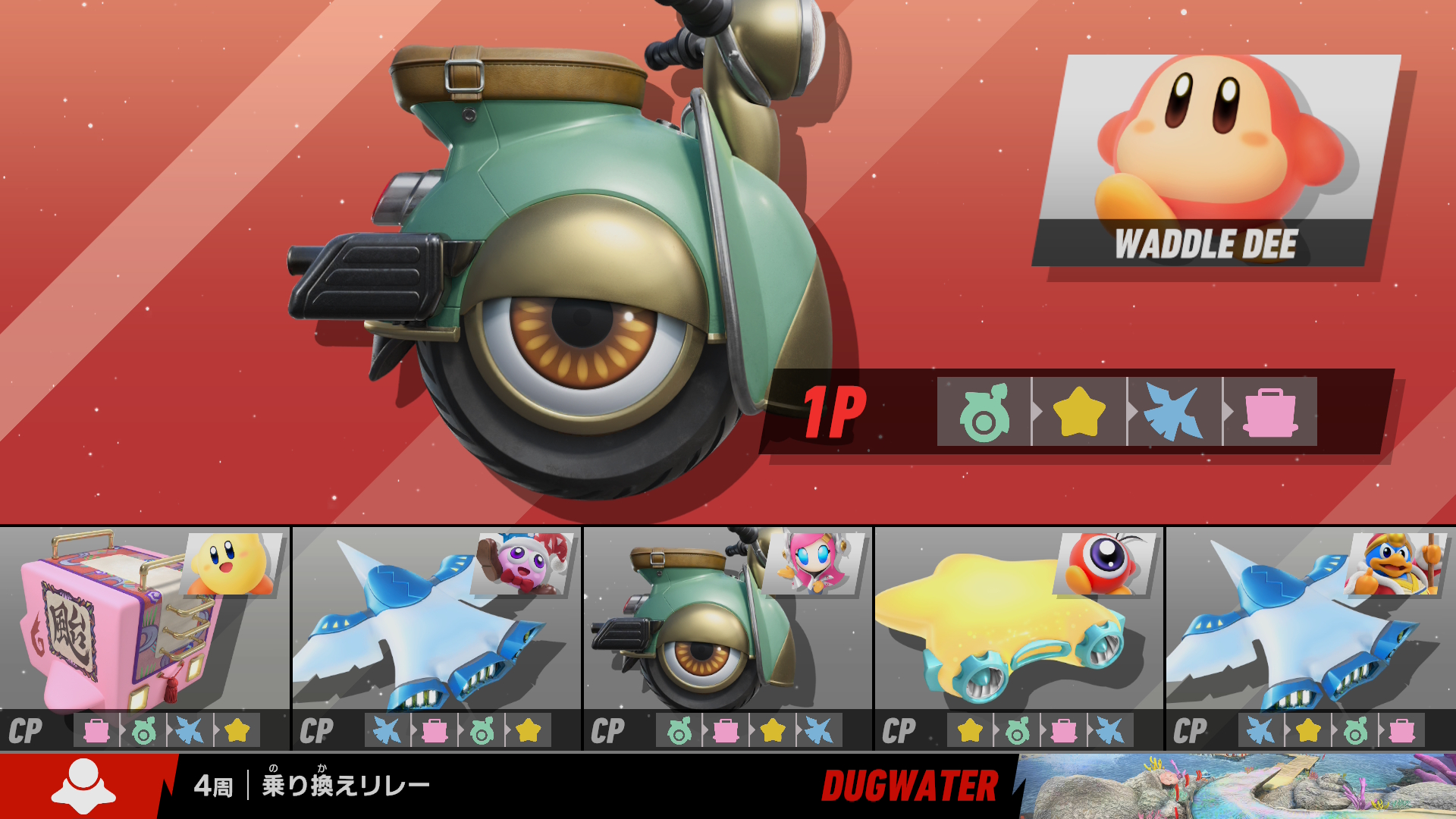The image size is (1456, 819).
Task: Select the blue jet icon in 1P's row
Action: point(1174,412)
